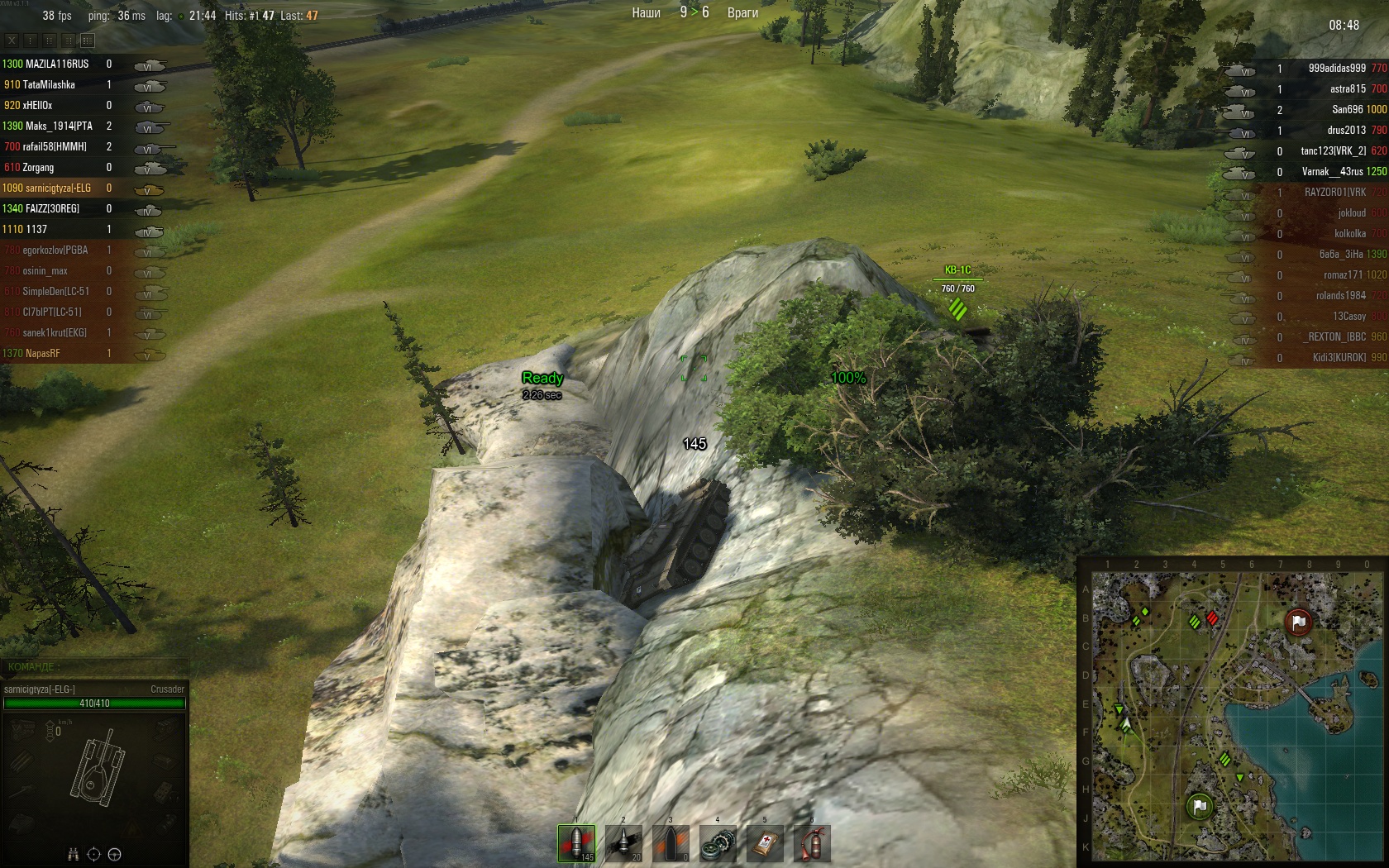Use the repair kit consumable

click(718, 843)
